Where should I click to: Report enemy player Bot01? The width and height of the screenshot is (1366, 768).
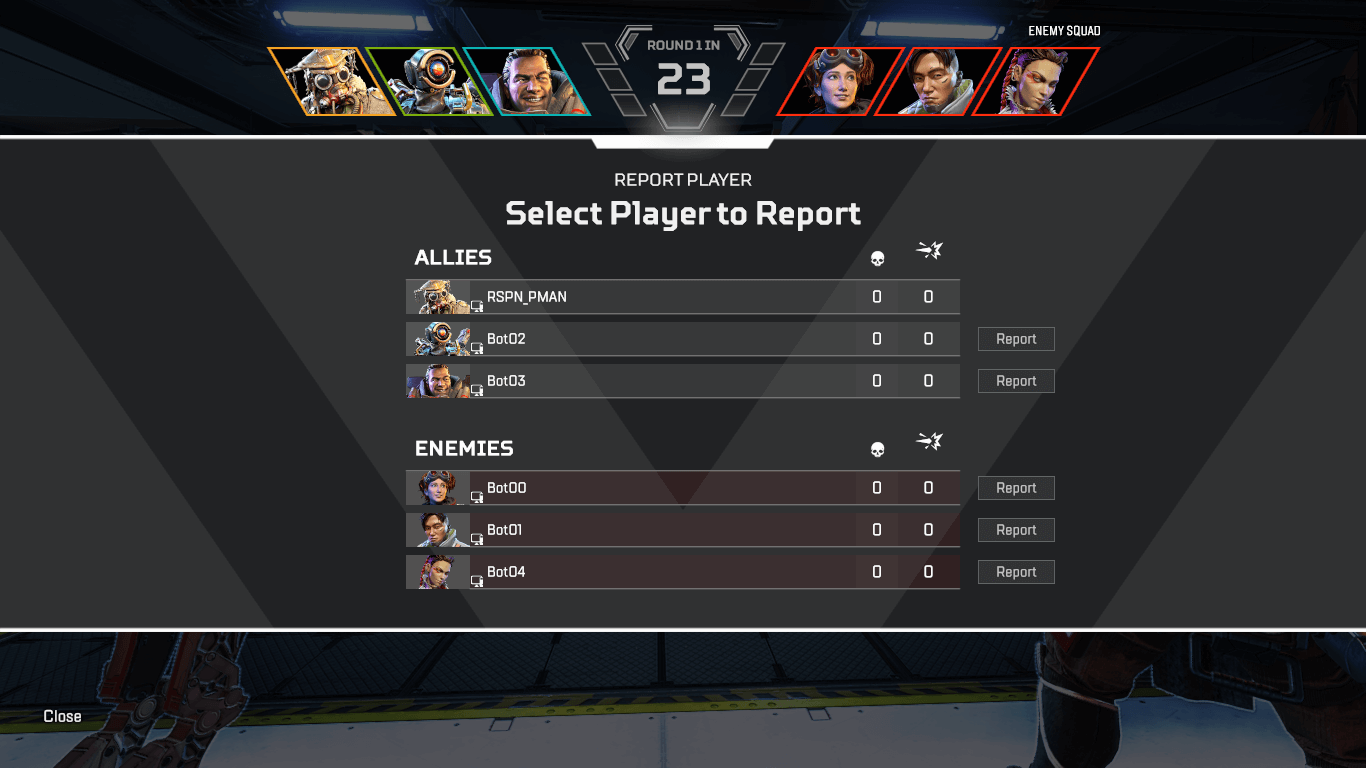1016,530
